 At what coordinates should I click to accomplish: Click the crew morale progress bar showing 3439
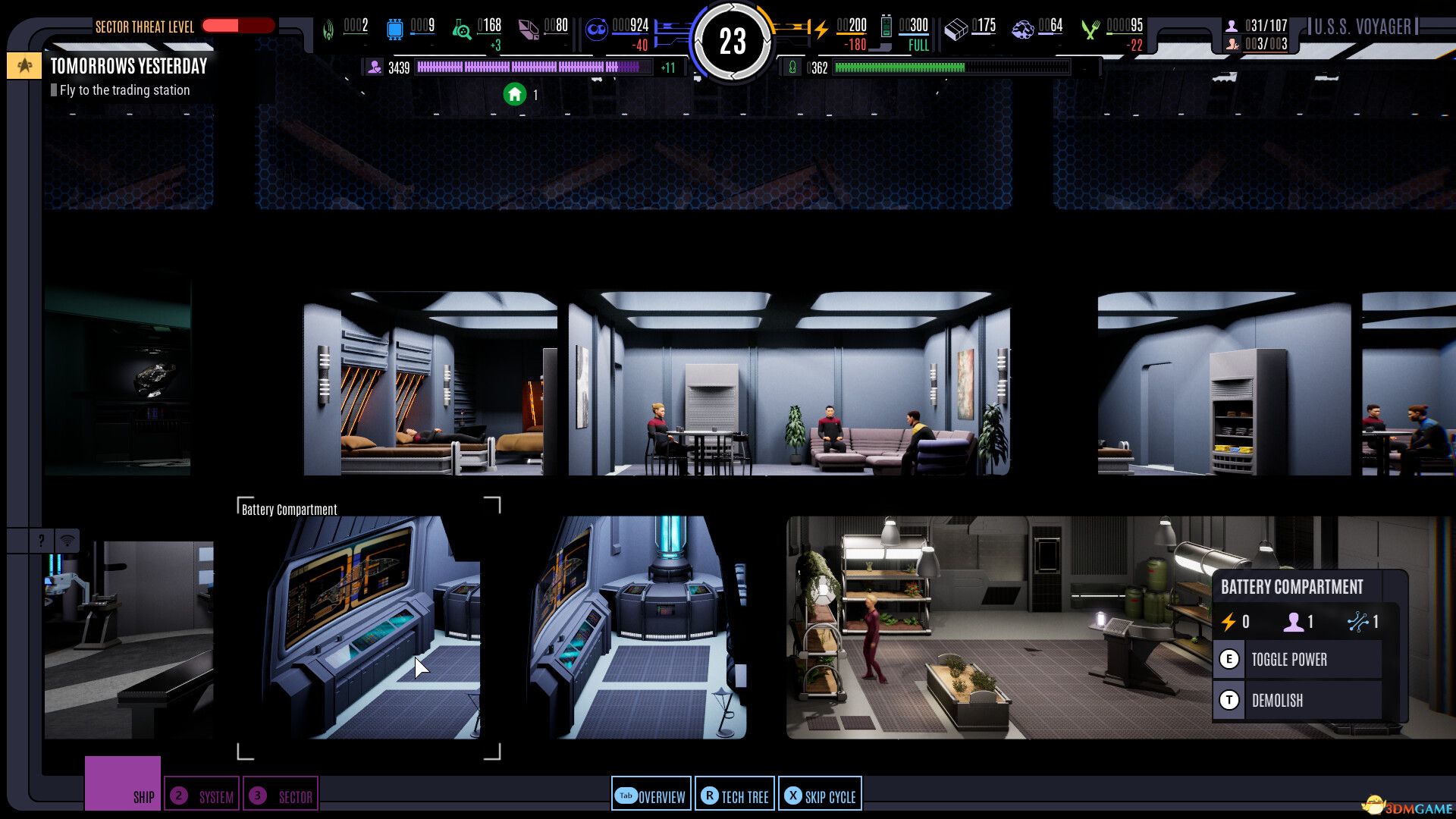pyautogui.click(x=531, y=67)
